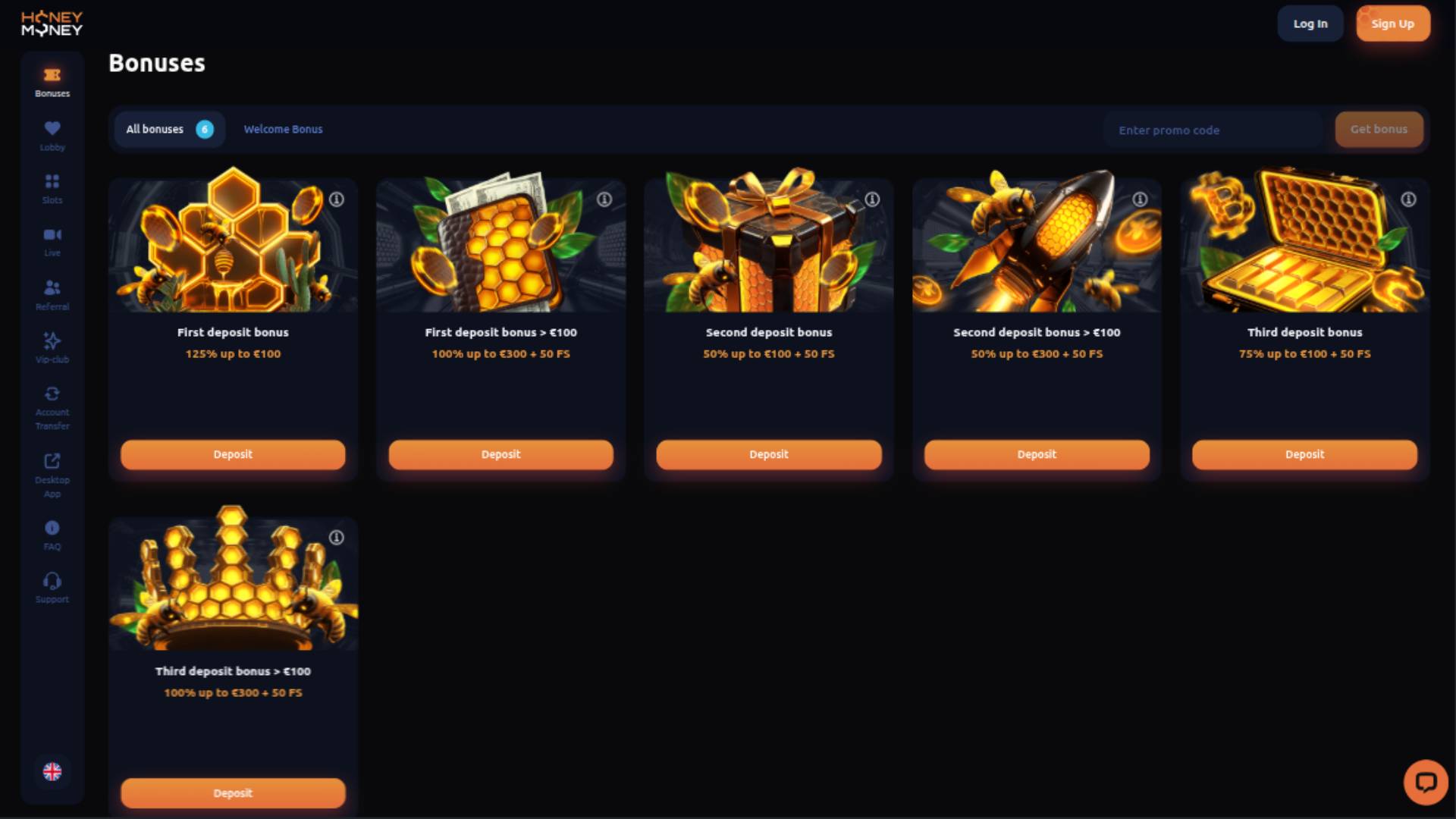The width and height of the screenshot is (1456, 819).
Task: Show info for the Third deposit bonus card
Action: point(1408,197)
